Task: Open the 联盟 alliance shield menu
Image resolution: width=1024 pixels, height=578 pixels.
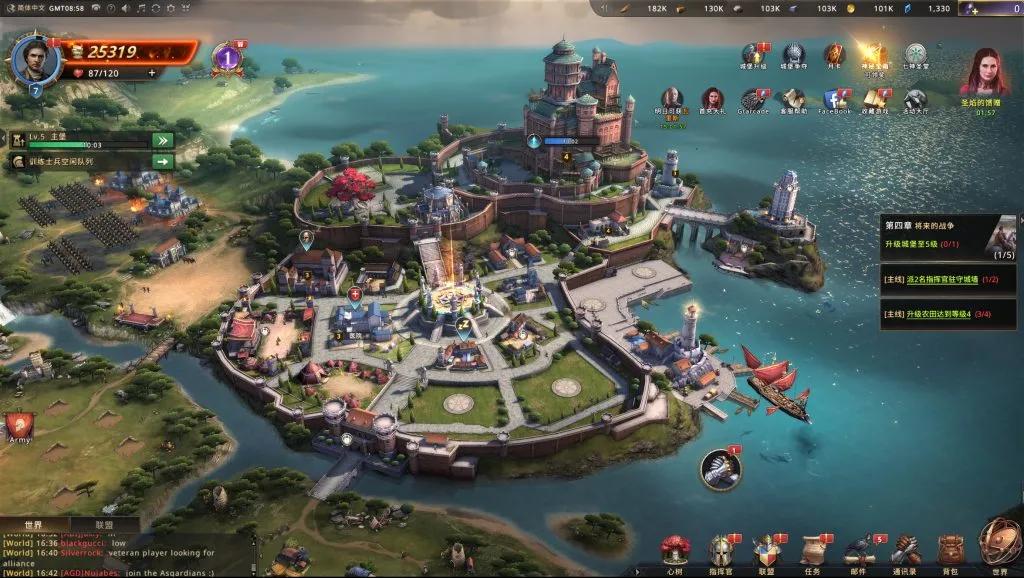Action: pyautogui.click(x=765, y=552)
